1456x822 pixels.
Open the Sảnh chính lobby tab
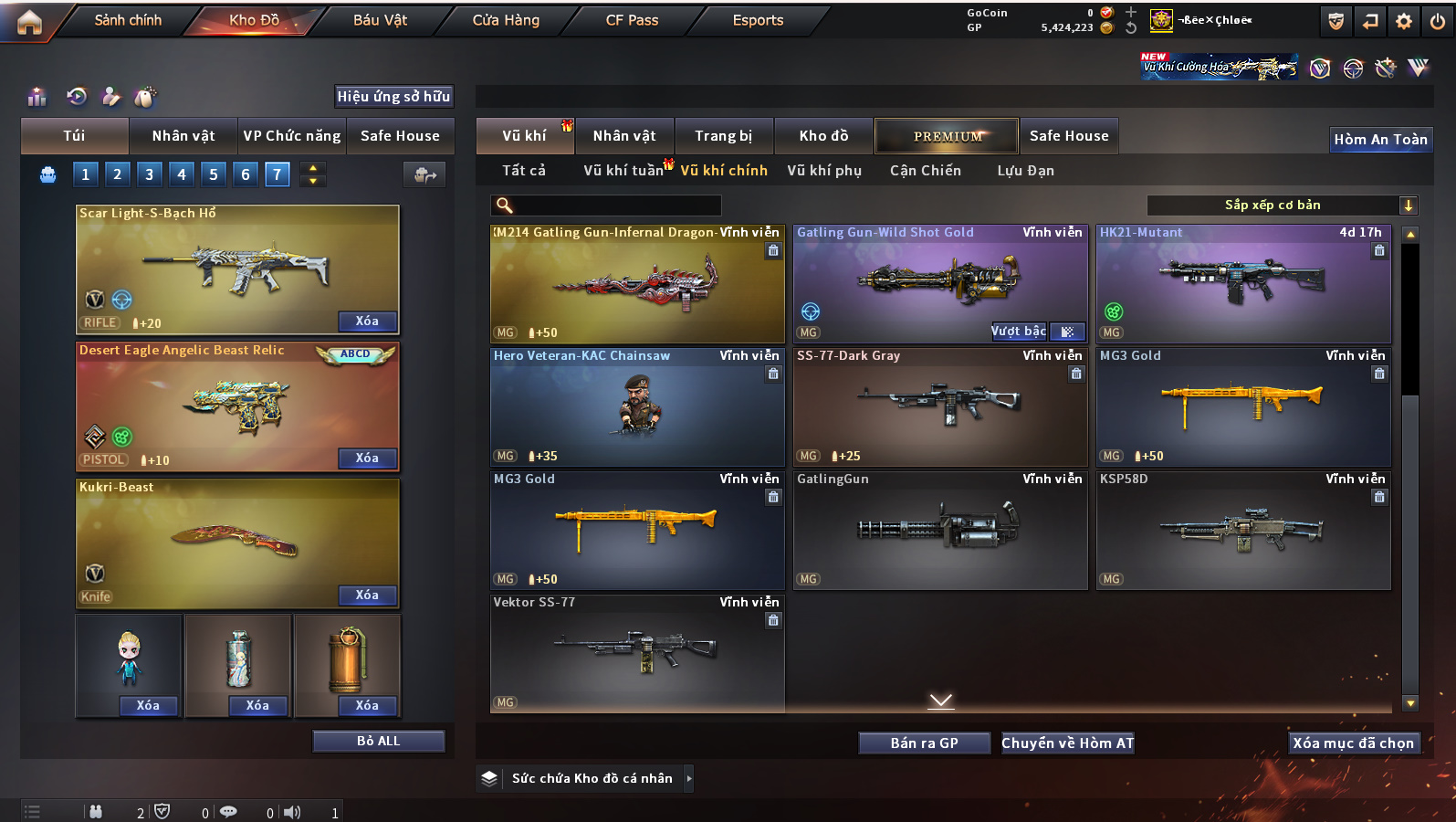coord(128,20)
